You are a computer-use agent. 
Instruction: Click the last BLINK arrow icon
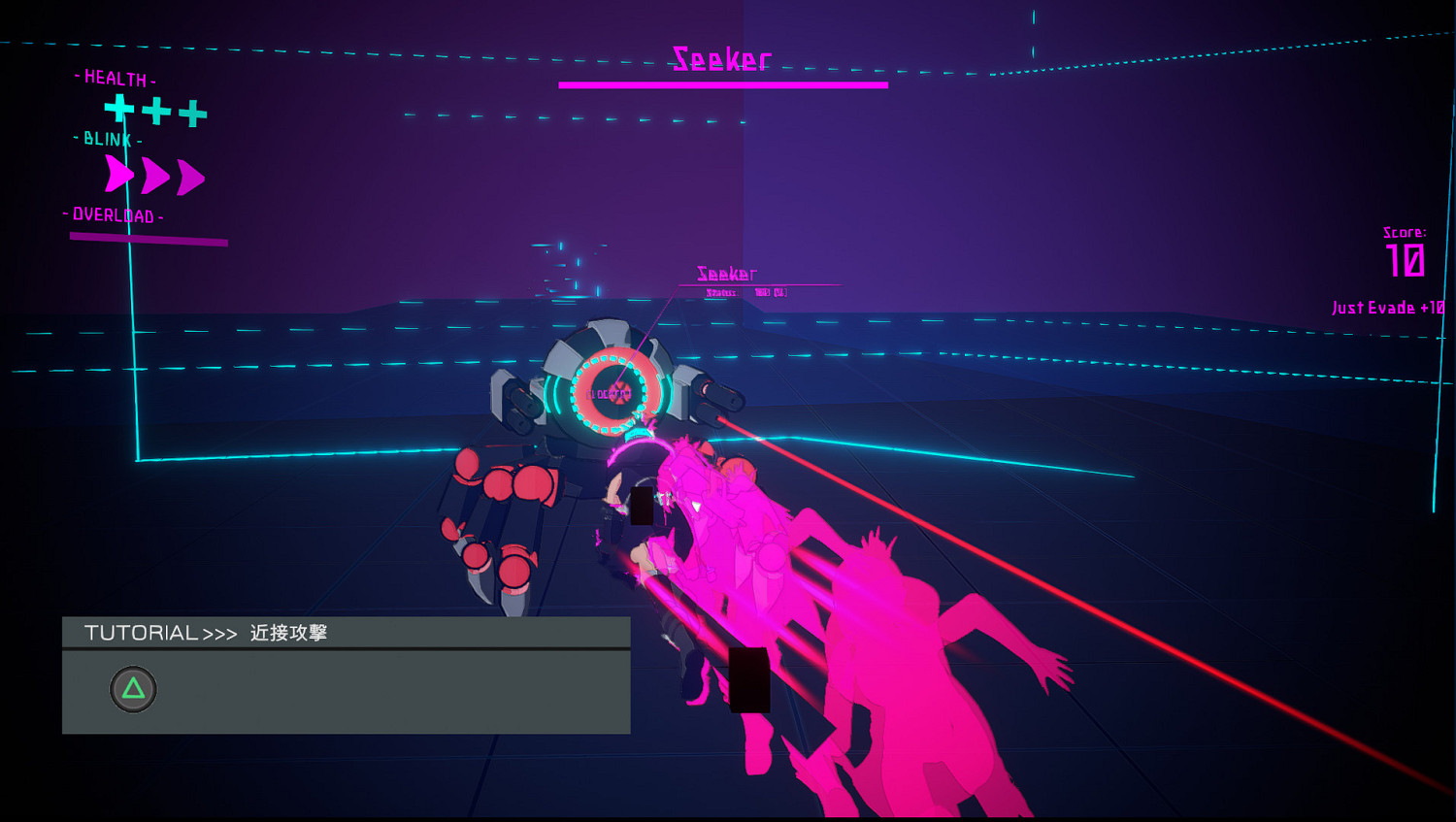[x=189, y=176]
